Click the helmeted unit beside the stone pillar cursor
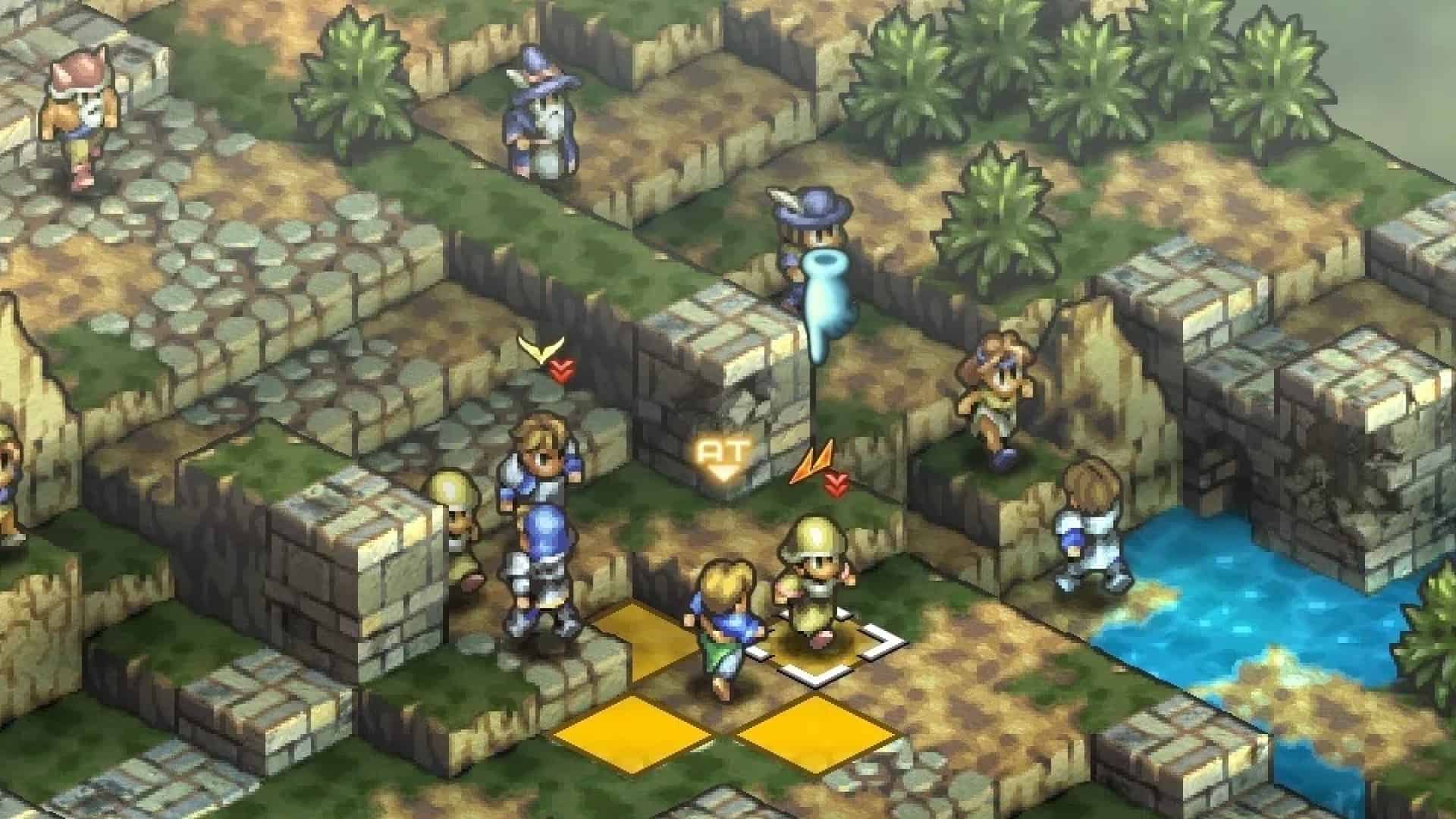The image size is (1456, 819). point(815,569)
